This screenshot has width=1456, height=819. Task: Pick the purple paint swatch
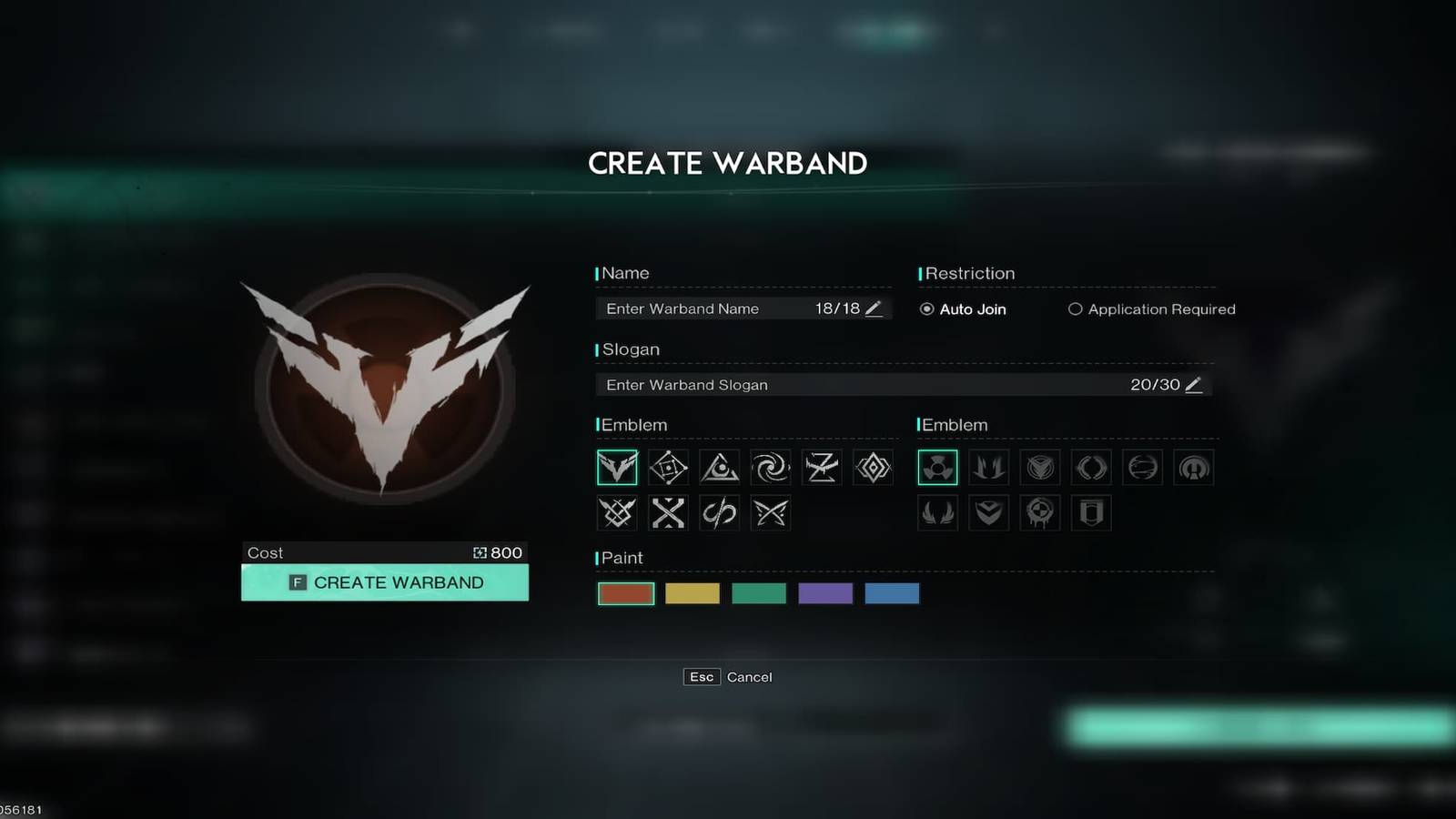tap(825, 593)
